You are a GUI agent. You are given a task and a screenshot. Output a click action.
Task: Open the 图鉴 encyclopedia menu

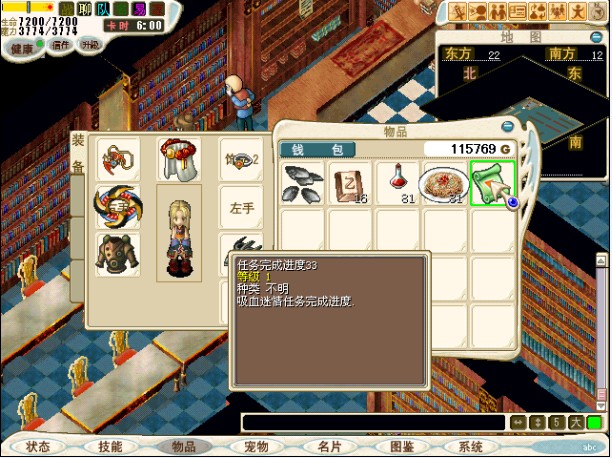pos(401,446)
